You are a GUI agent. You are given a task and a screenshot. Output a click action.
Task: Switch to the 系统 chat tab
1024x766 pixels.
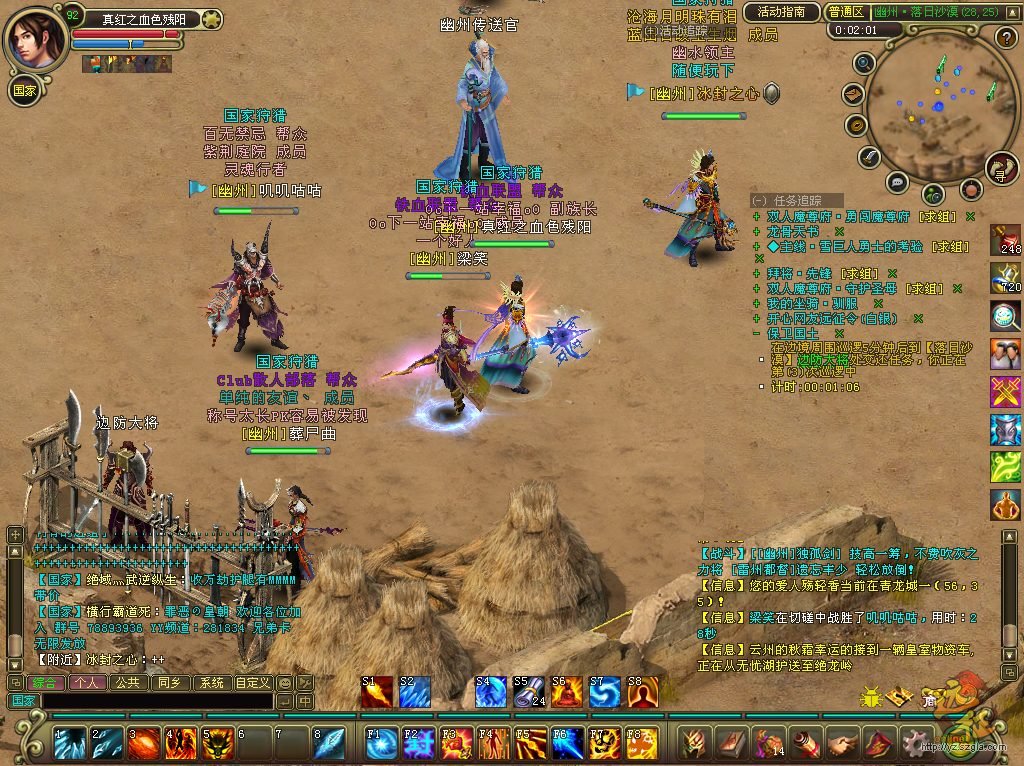click(211, 683)
